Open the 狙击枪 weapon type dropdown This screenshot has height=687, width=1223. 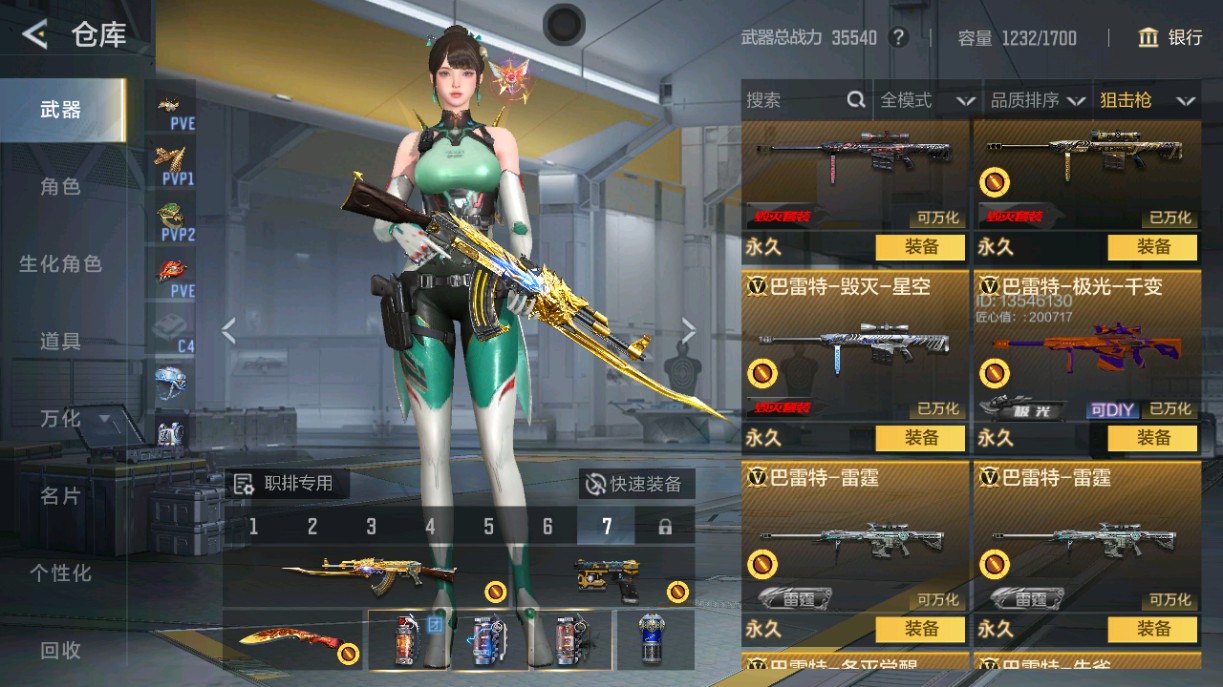1147,100
